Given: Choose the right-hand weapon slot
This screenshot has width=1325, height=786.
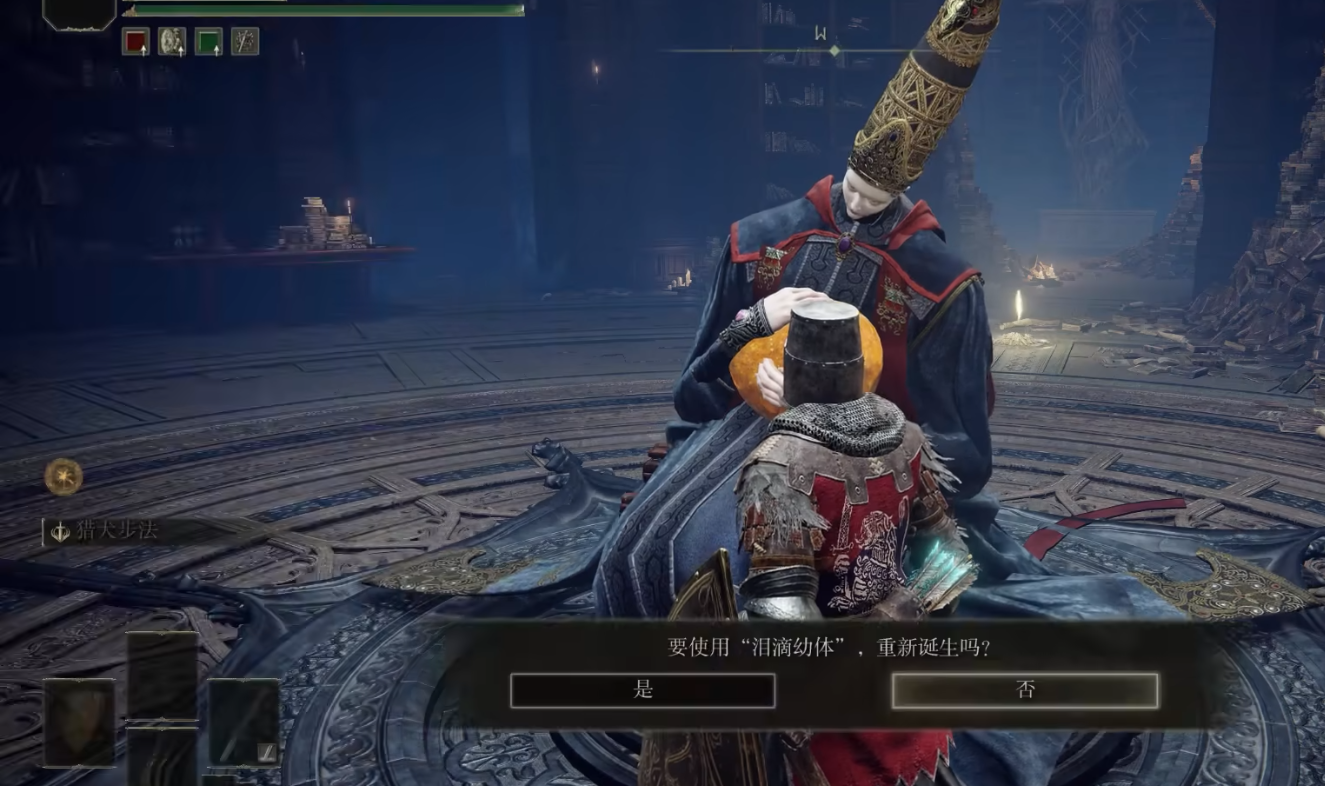Looking at the screenshot, I should (243, 722).
